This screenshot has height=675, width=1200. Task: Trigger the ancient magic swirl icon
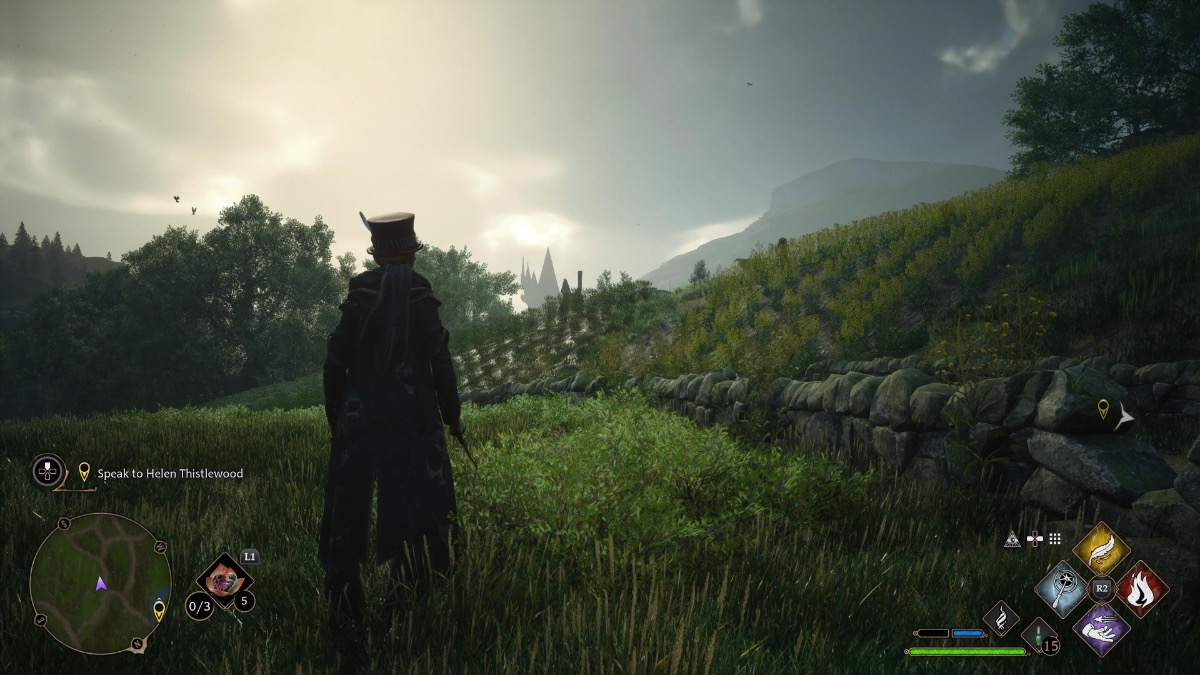pos(1001,618)
